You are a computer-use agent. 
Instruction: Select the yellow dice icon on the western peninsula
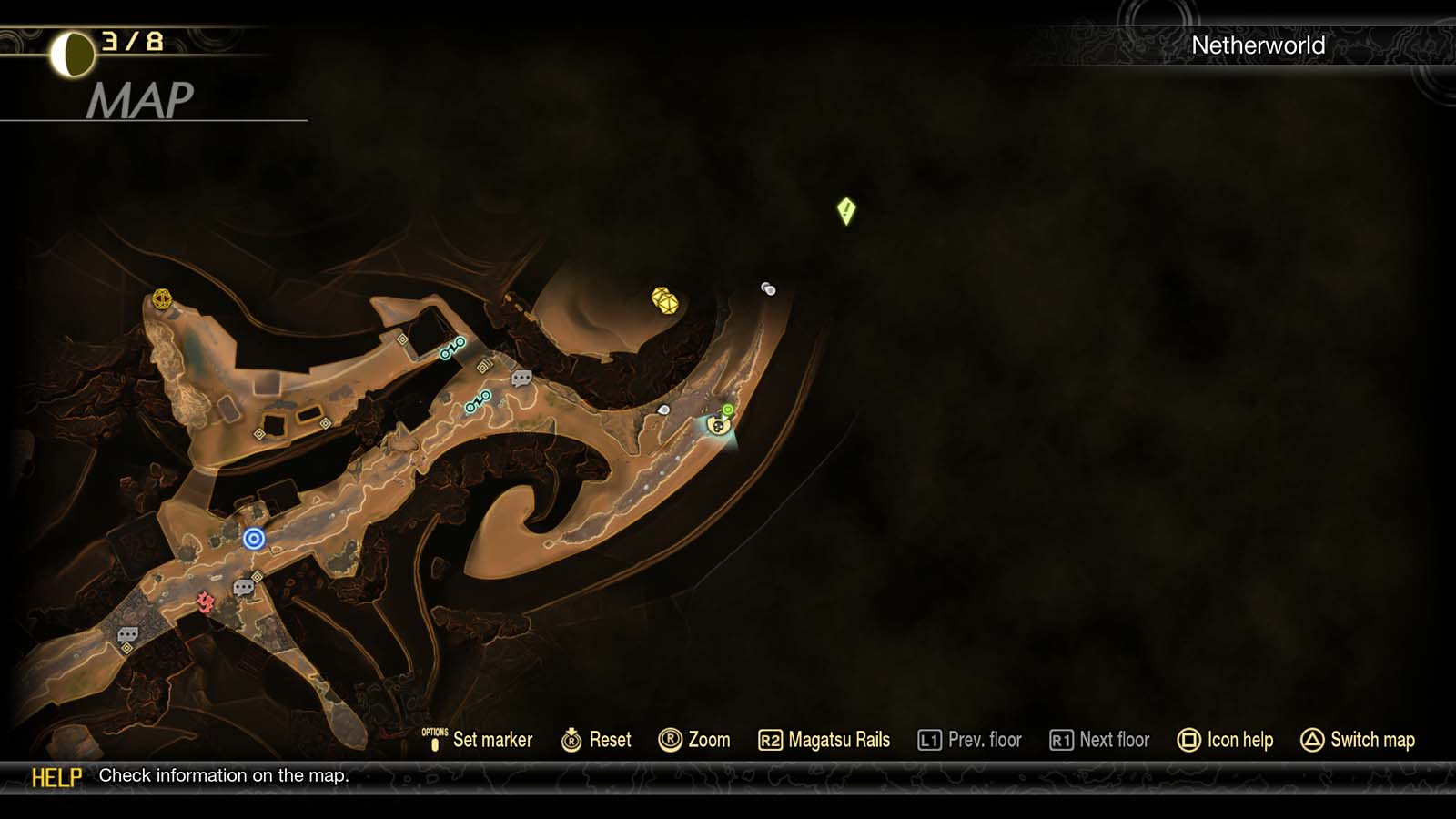click(160, 300)
